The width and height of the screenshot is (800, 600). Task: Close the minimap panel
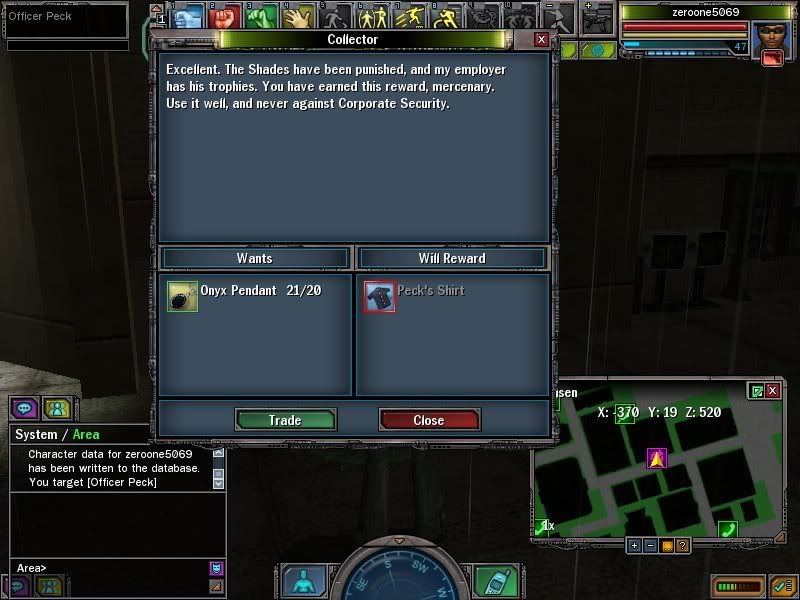(775, 391)
